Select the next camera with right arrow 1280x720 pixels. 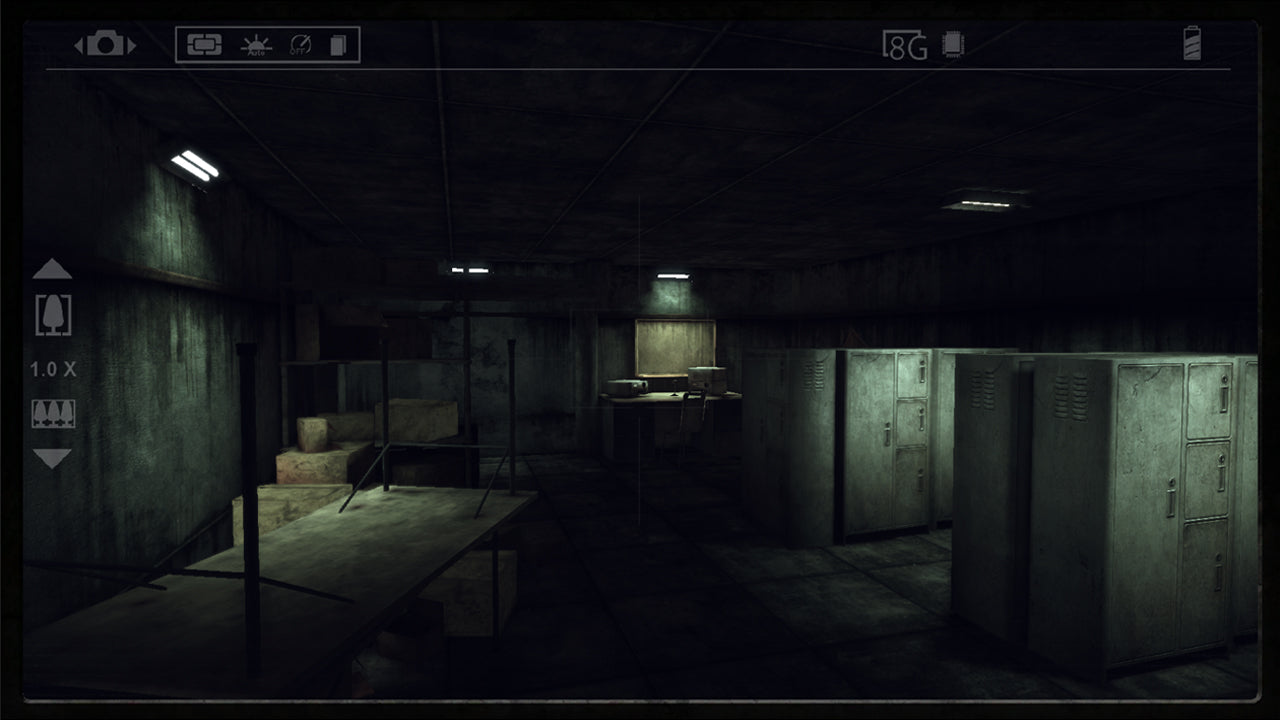click(131, 46)
